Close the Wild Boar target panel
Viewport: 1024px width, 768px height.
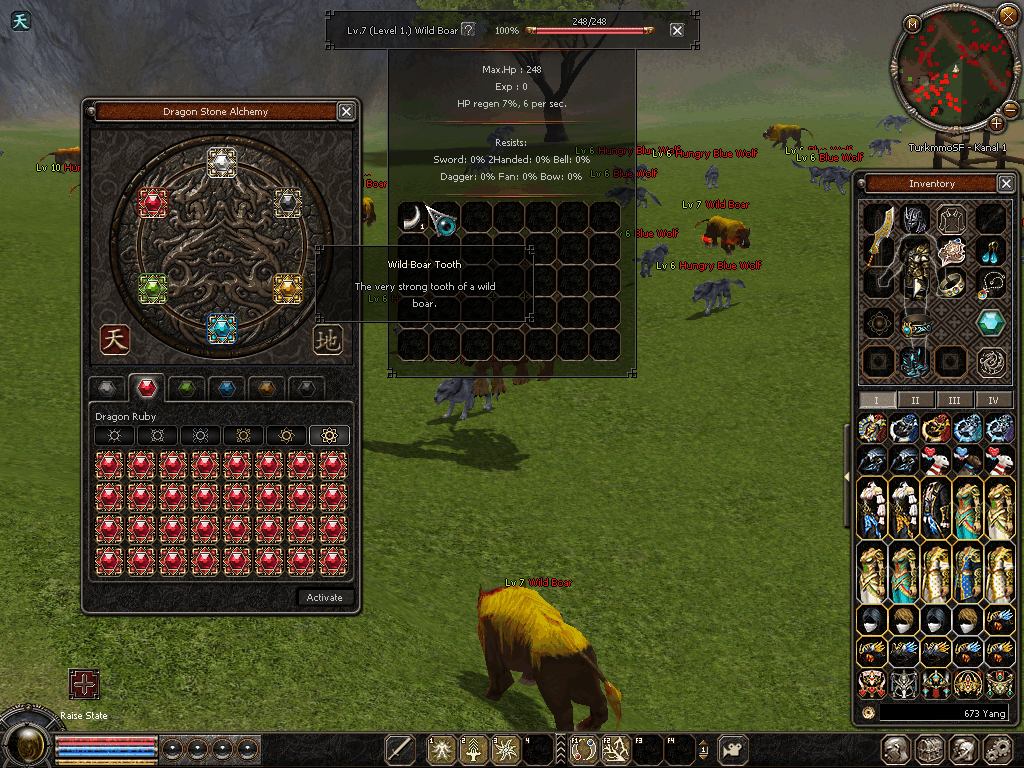(x=677, y=30)
